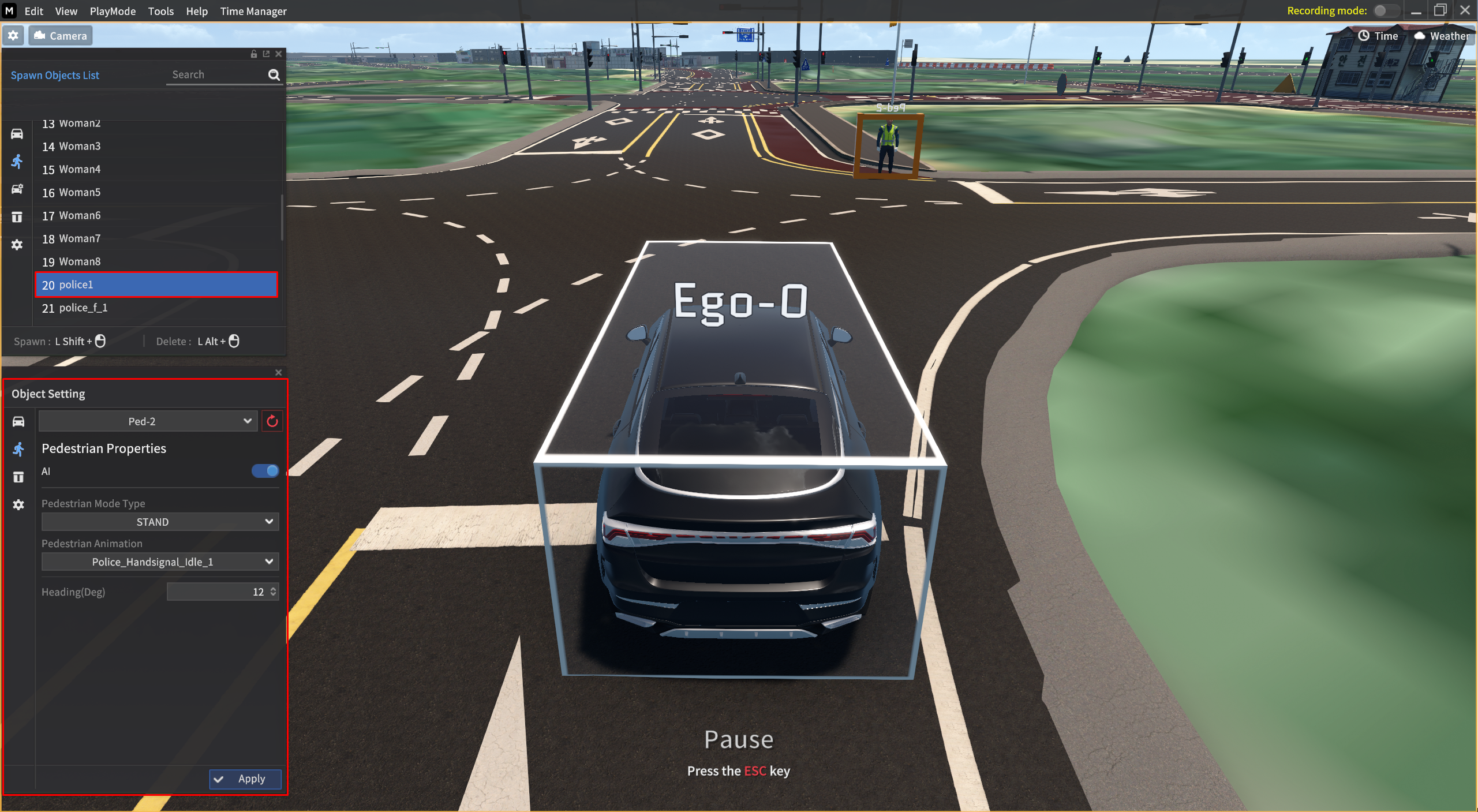The image size is (1478, 812).
Task: Open the Pedestrian Mode Type dropdown
Action: point(160,522)
